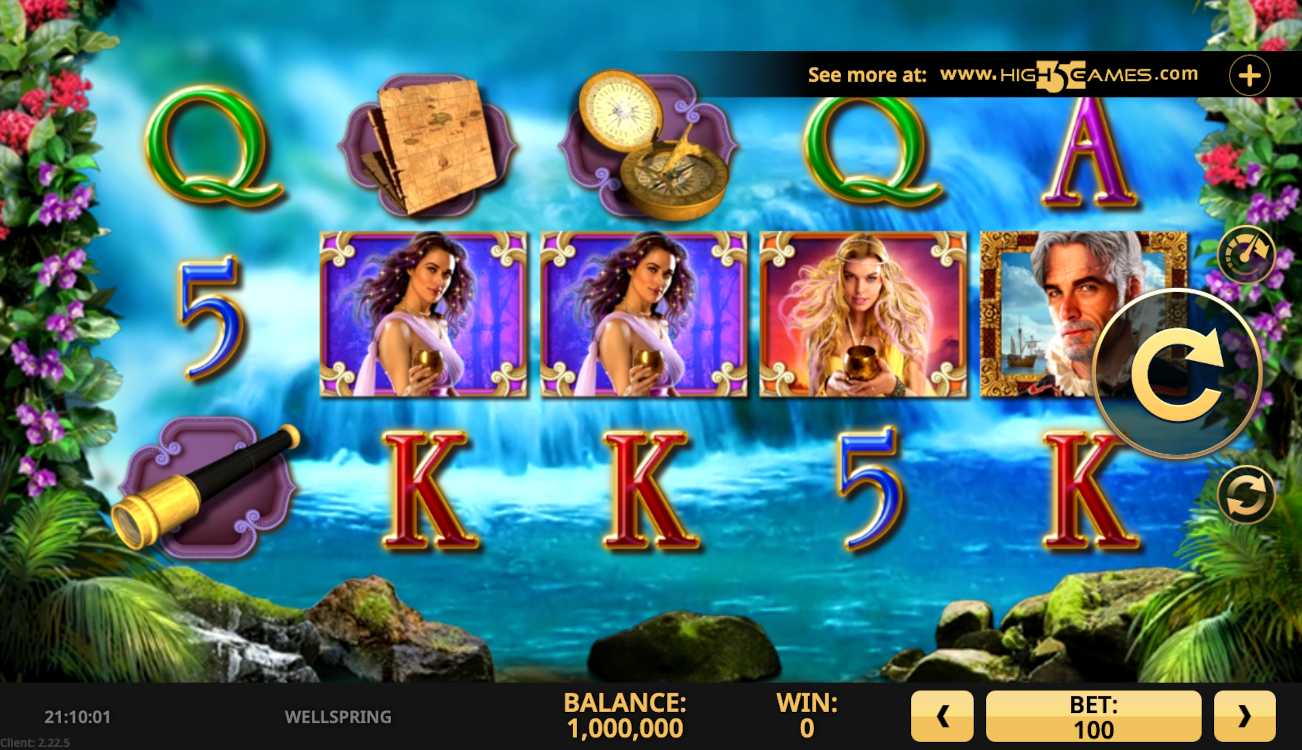The width and height of the screenshot is (1302, 750).
Task: Open the bet amount panel showing 100
Action: tap(1093, 716)
